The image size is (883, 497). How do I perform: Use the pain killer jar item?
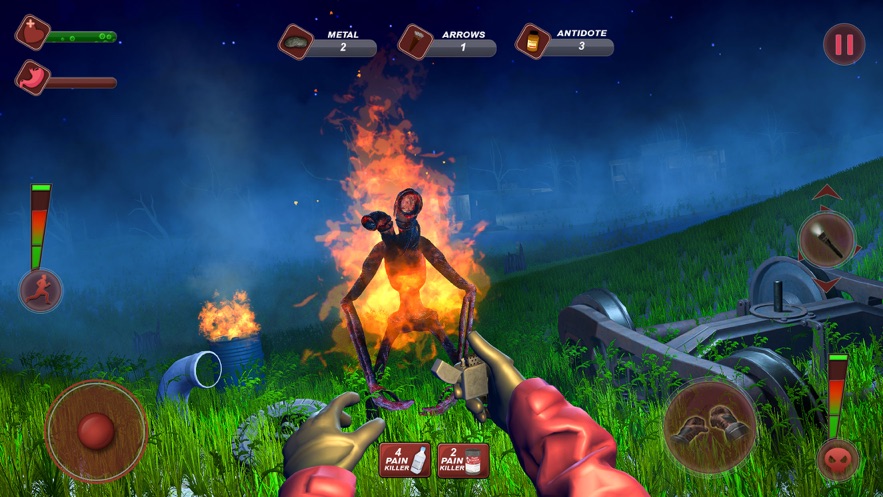tap(463, 459)
